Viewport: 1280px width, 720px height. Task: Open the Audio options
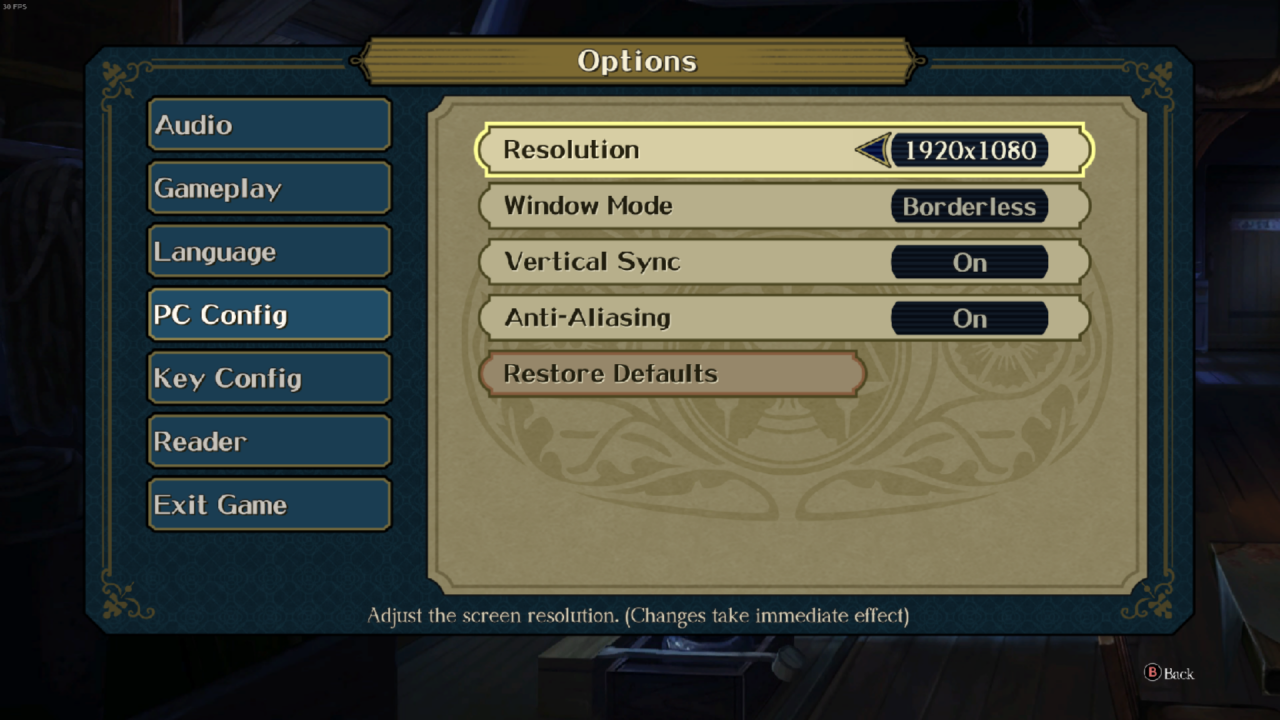tap(268, 125)
